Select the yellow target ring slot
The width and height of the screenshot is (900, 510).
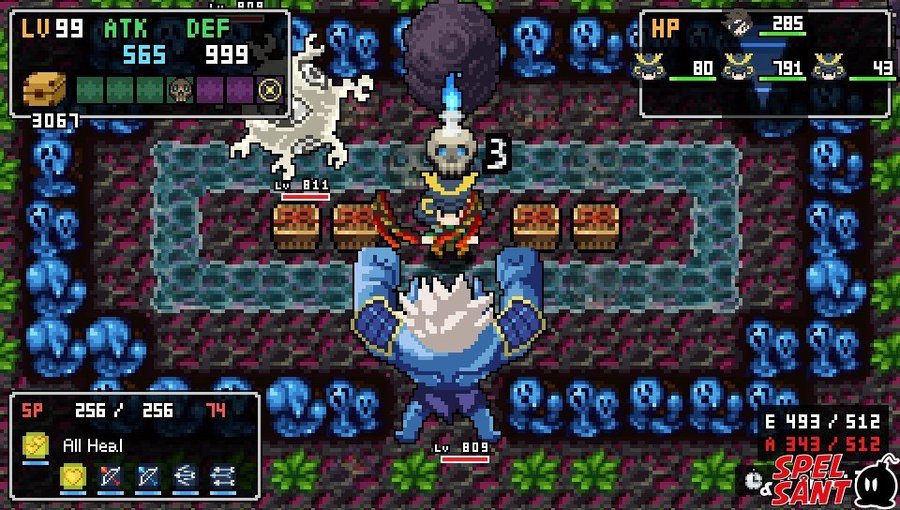click(x=268, y=89)
